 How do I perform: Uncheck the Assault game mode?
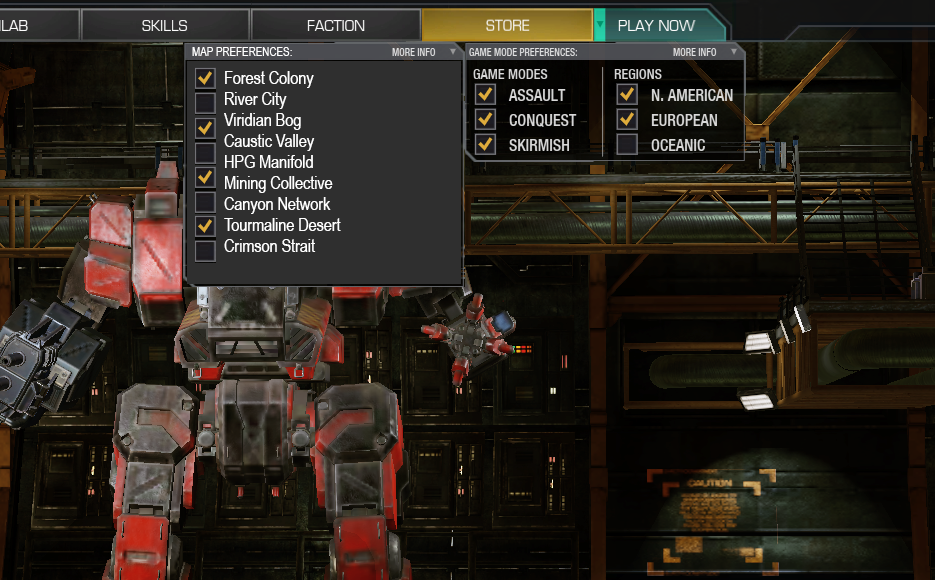(485, 93)
